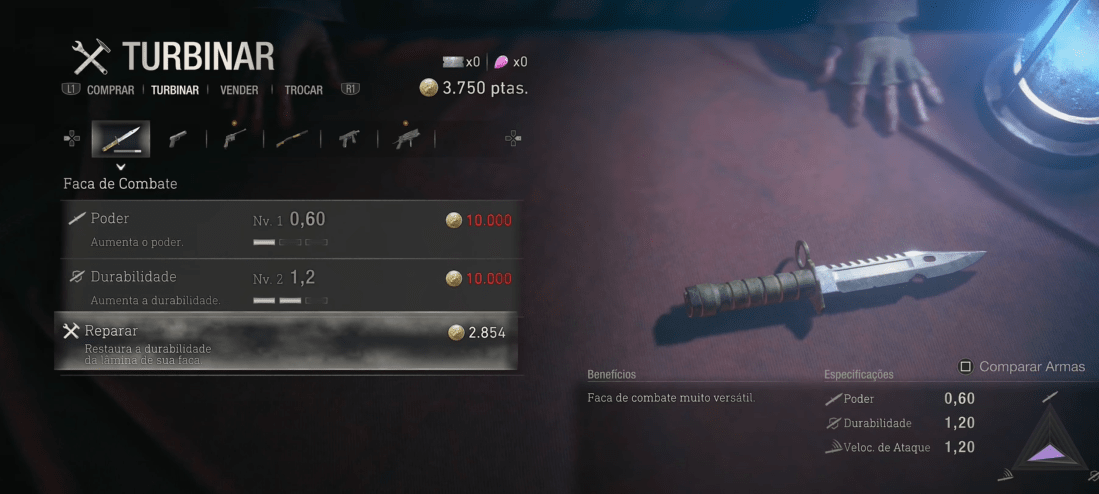Screen dimensions: 1099x494
Task: Go to the Trocar tab
Action: (x=303, y=90)
